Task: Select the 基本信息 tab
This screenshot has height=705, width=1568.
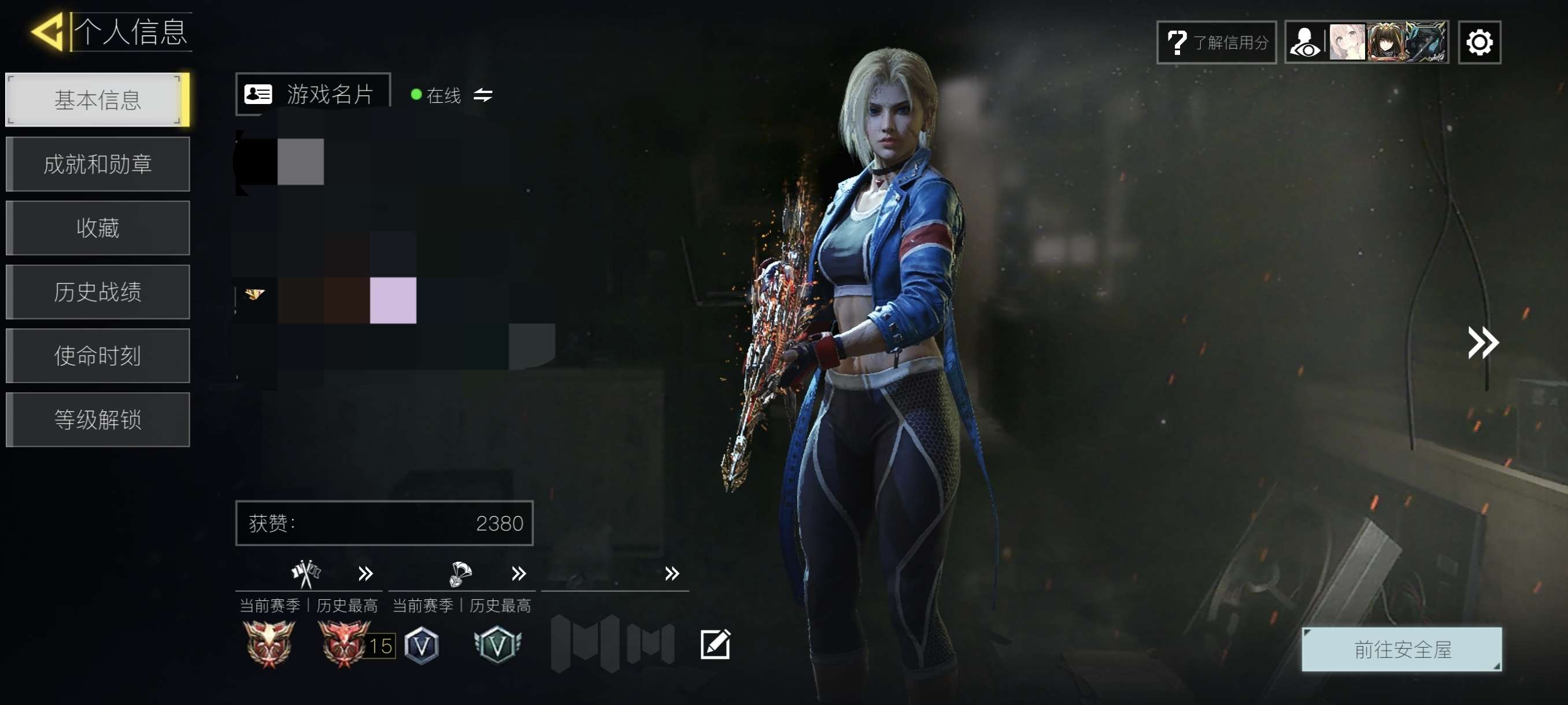Action: tap(97, 100)
